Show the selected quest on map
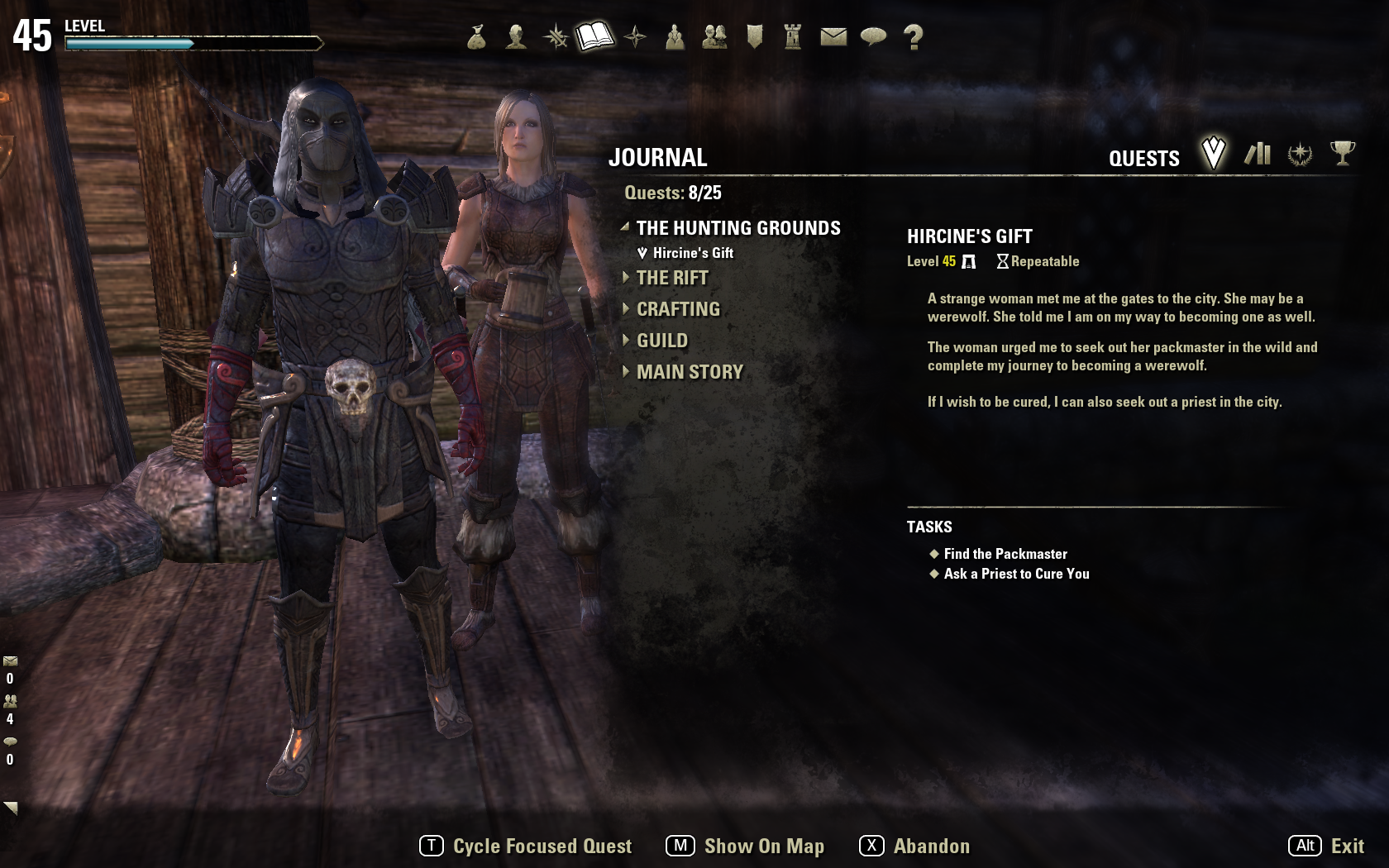1389x868 pixels. (745, 846)
